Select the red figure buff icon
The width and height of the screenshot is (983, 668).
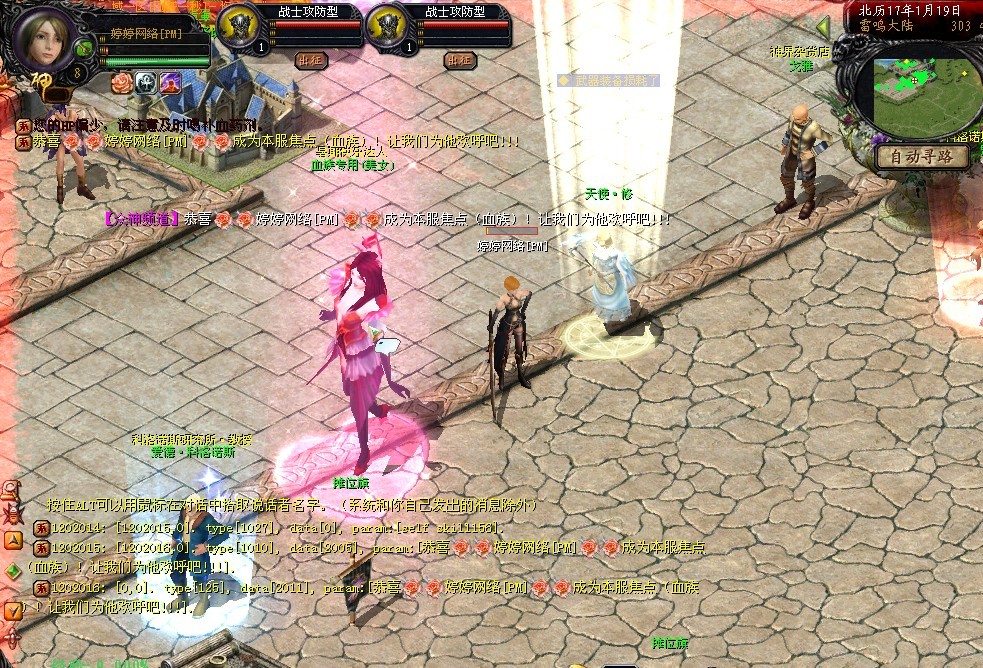click(x=169, y=81)
